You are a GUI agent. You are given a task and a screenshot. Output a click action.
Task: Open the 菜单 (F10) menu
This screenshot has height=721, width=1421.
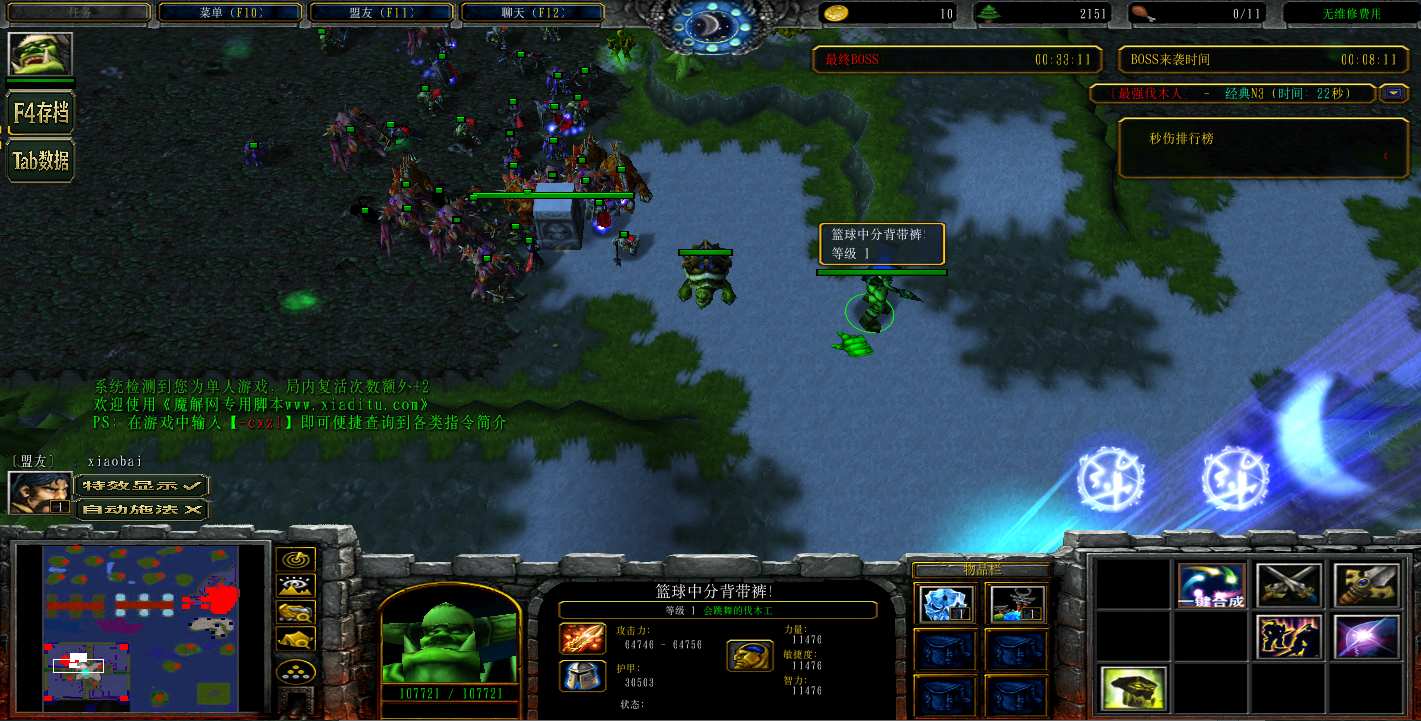tap(230, 13)
